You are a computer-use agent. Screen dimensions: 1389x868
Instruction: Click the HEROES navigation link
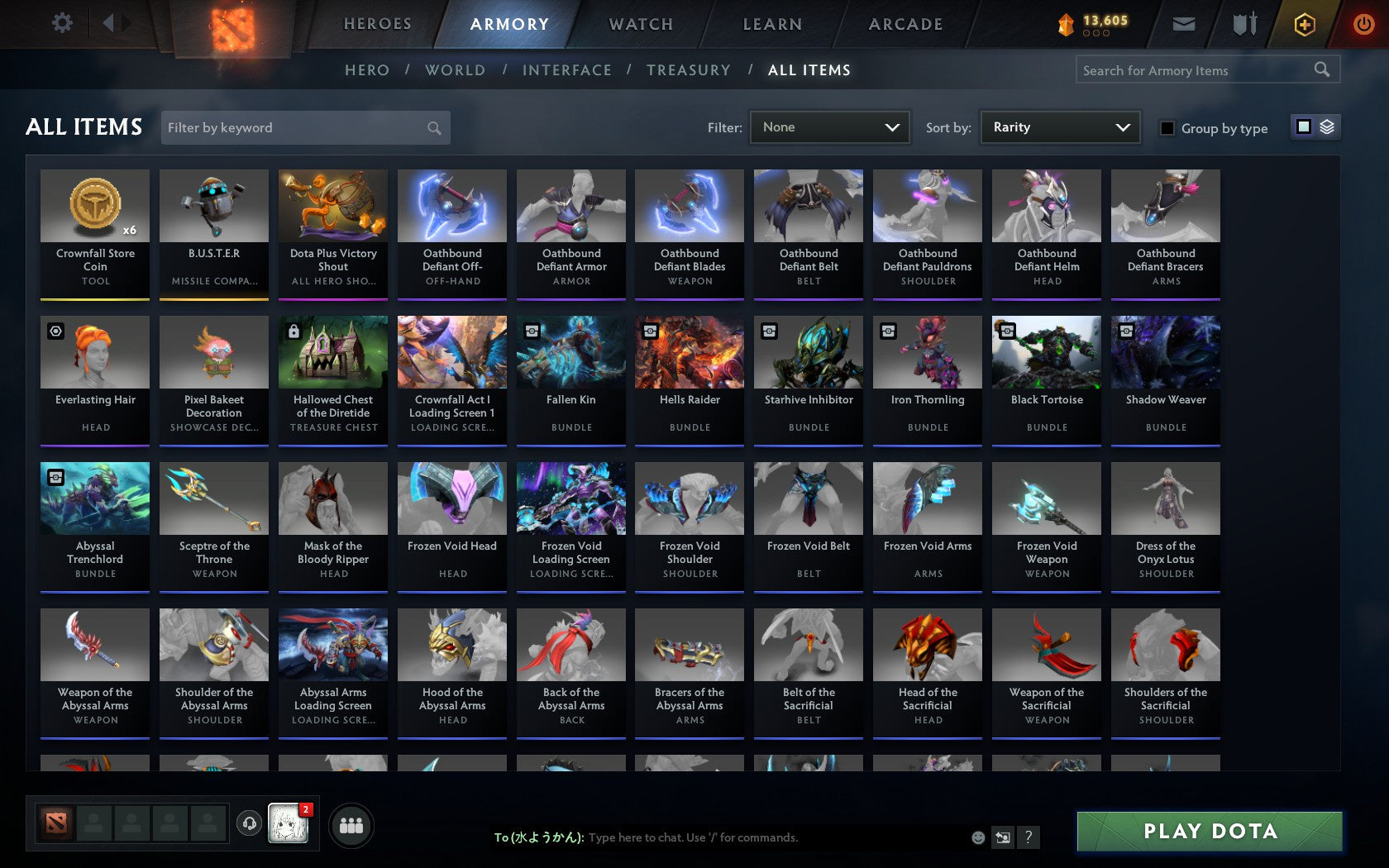377,24
